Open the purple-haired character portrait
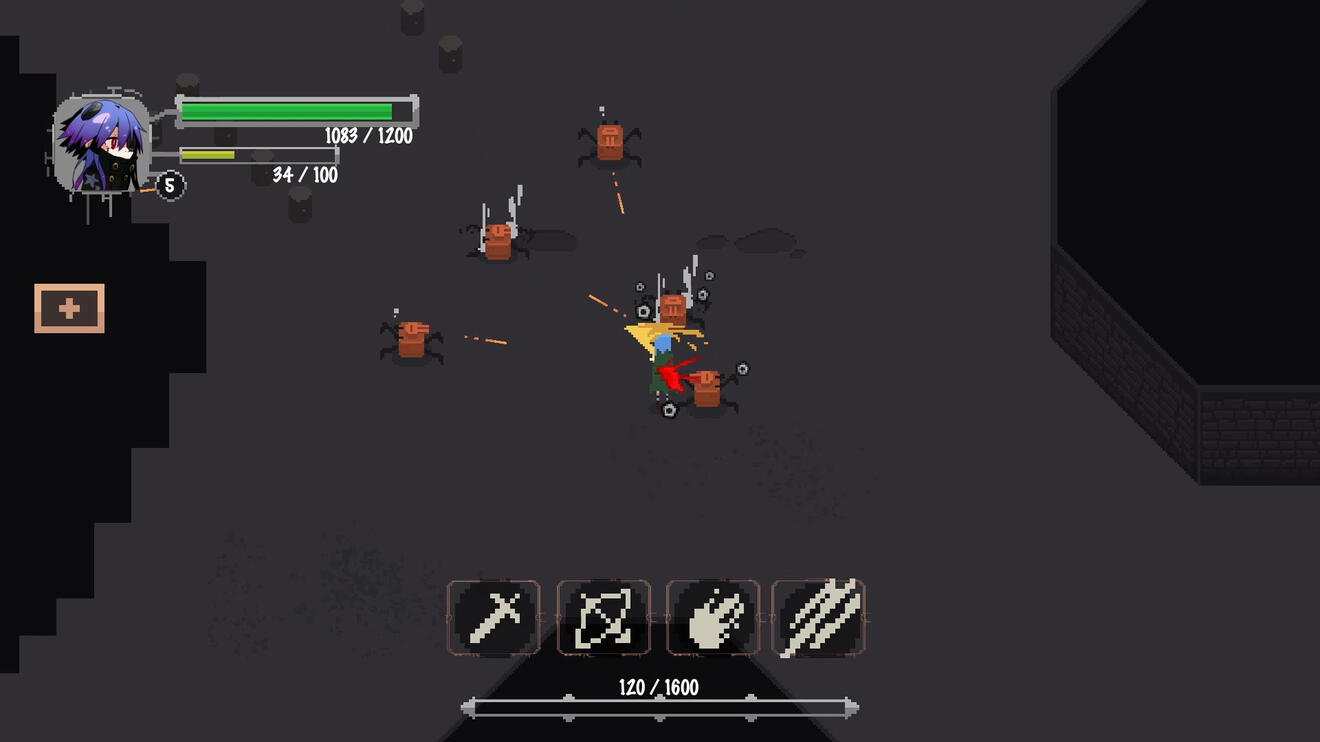 [x=102, y=144]
